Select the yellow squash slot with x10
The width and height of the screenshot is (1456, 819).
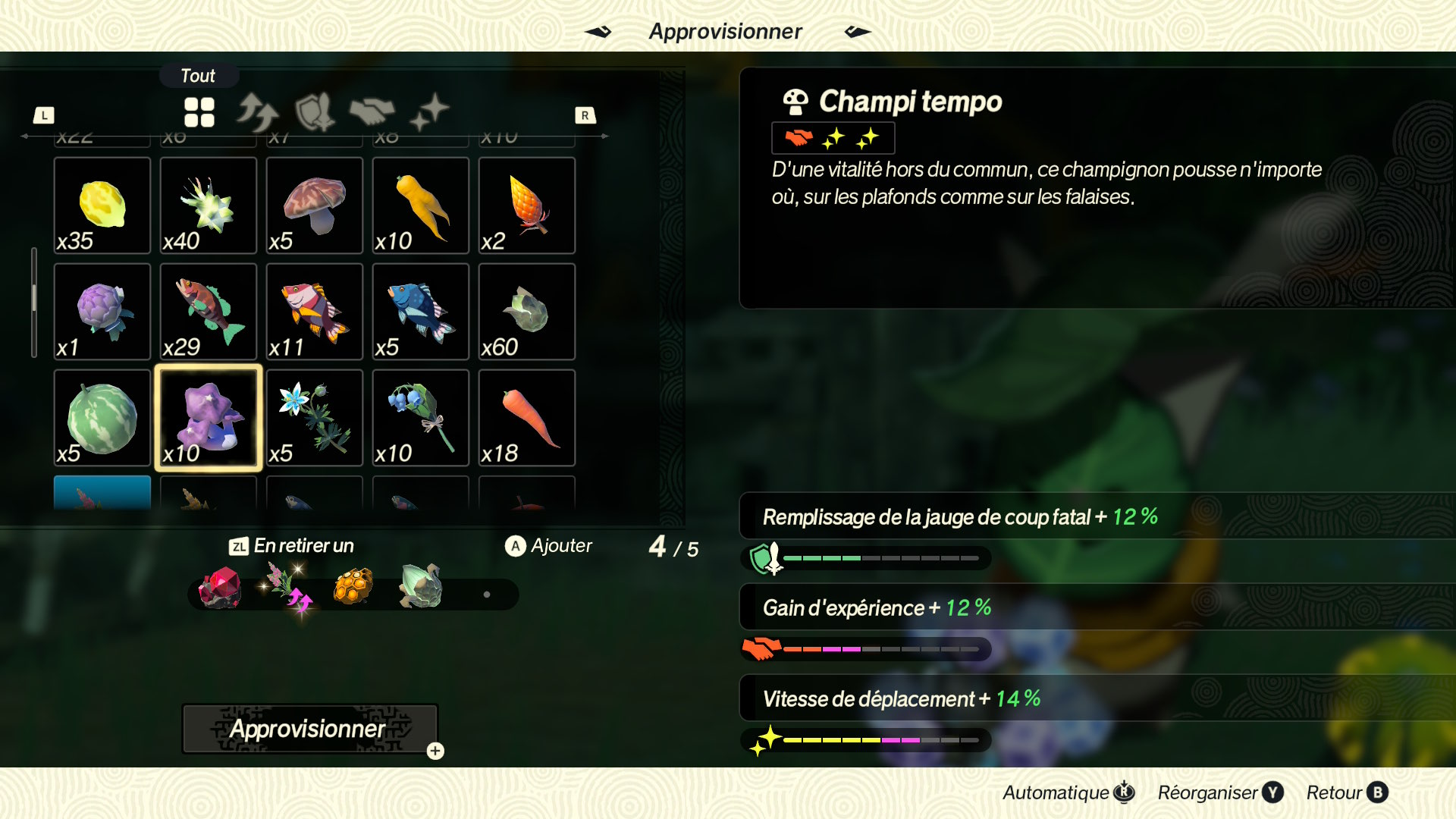[421, 206]
